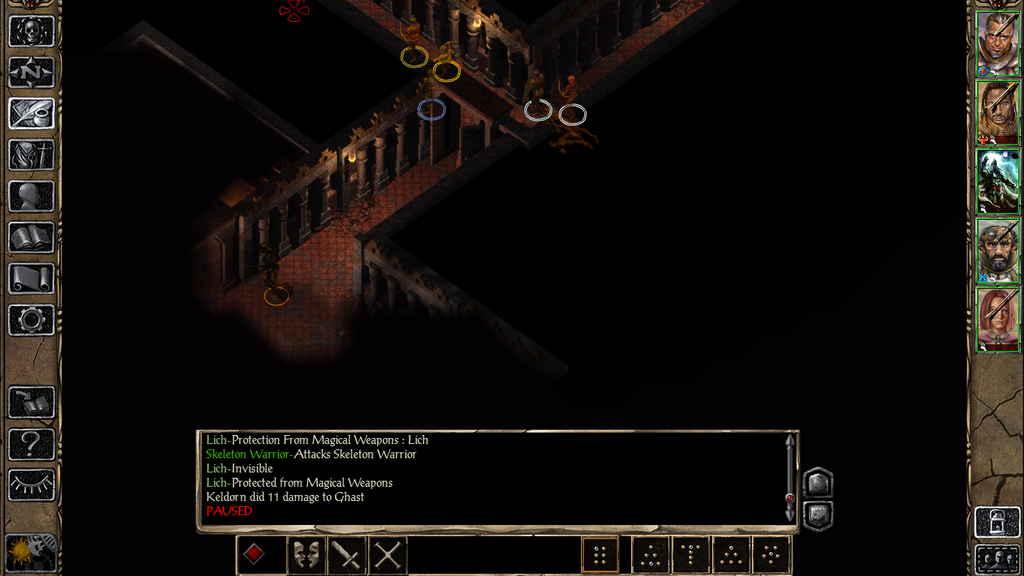Open the area map with the compass button
The height and width of the screenshot is (576, 1024).
click(x=31, y=72)
